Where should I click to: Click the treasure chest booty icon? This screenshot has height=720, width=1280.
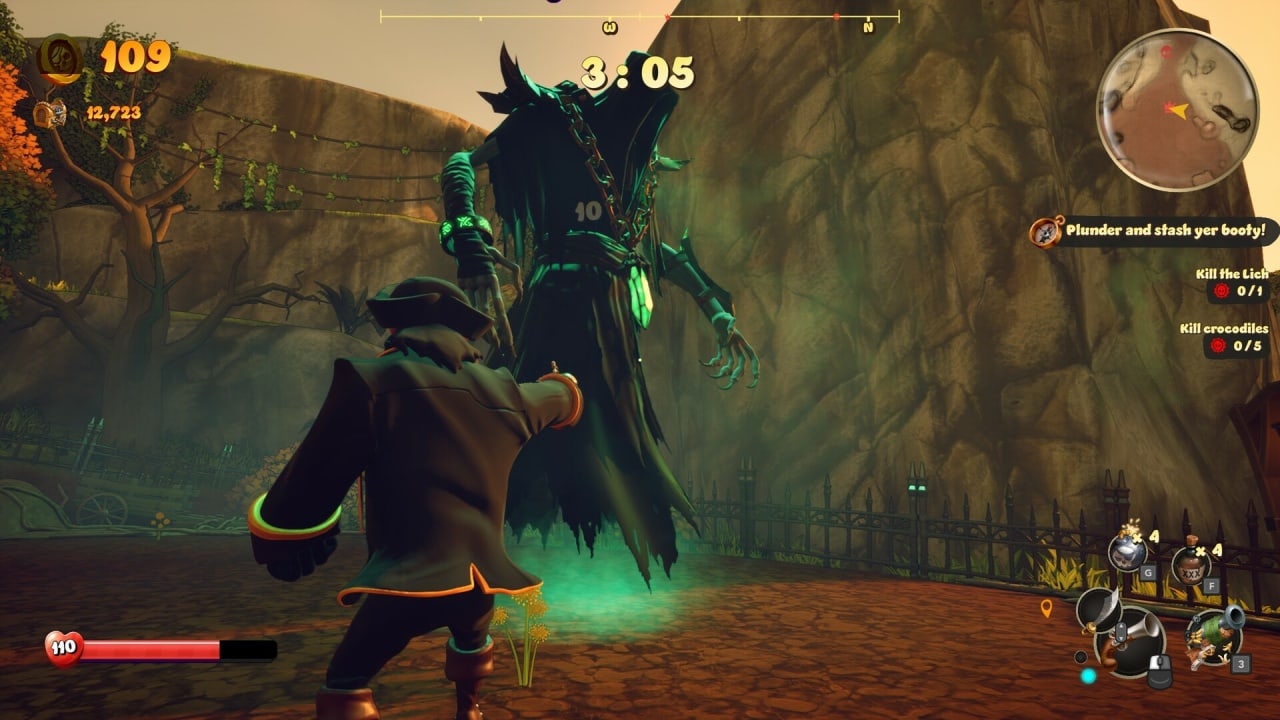[49, 113]
